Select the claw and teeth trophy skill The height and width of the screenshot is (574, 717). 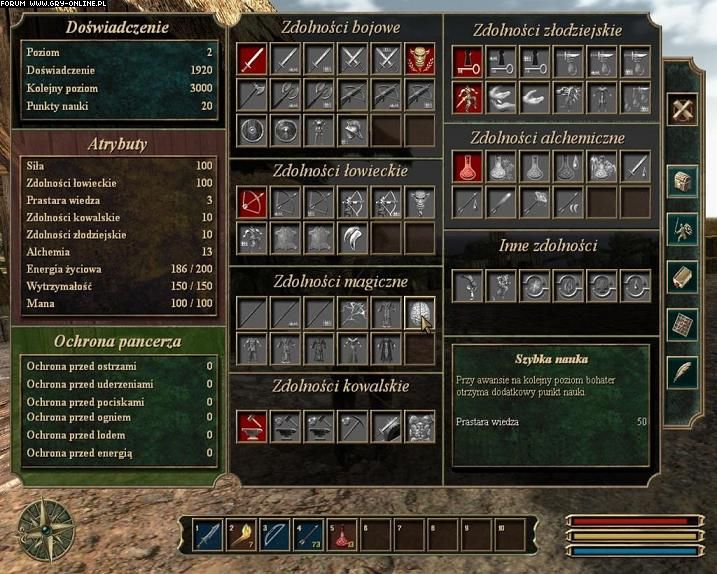coord(353,237)
